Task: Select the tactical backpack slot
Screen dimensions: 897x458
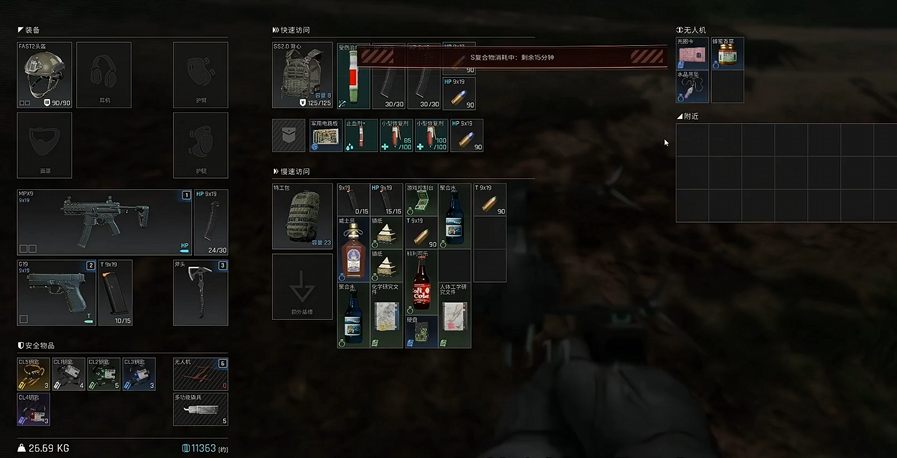Action: point(303,216)
